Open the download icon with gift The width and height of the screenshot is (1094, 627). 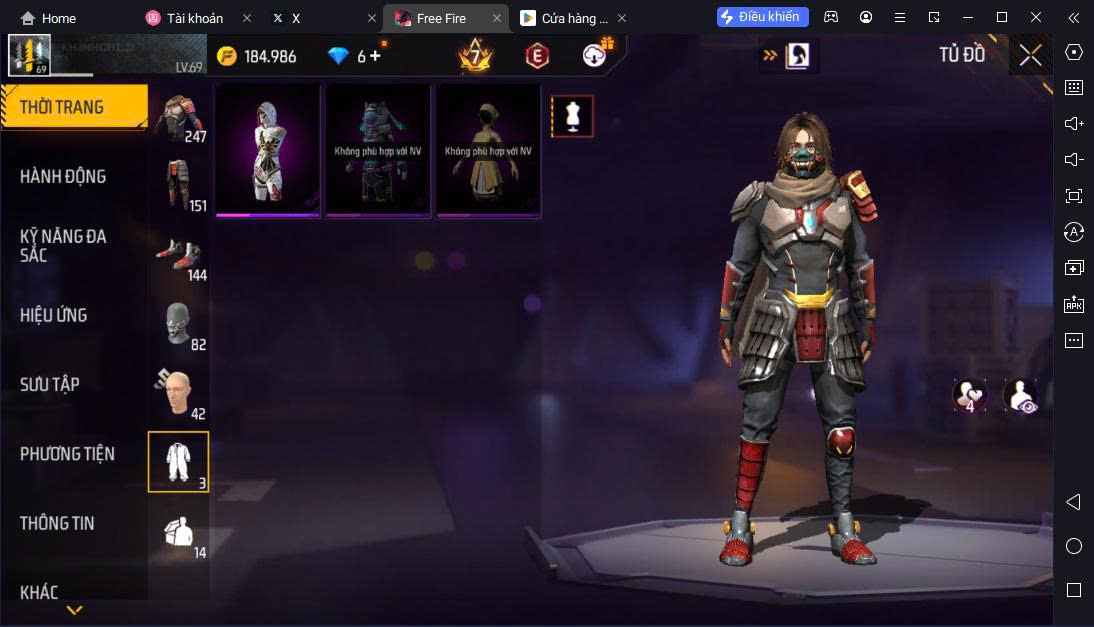point(596,54)
